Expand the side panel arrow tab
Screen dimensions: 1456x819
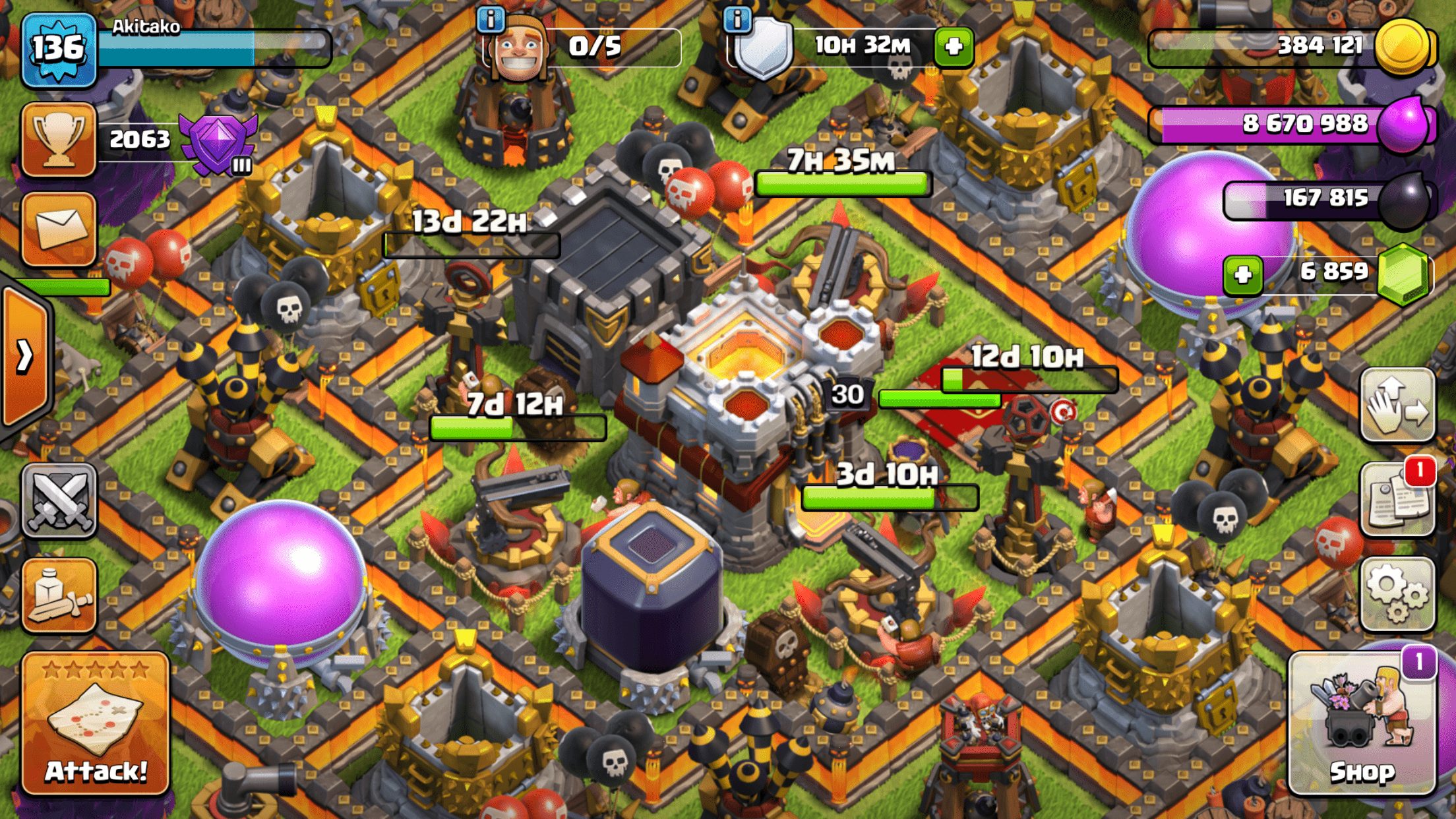tap(25, 357)
